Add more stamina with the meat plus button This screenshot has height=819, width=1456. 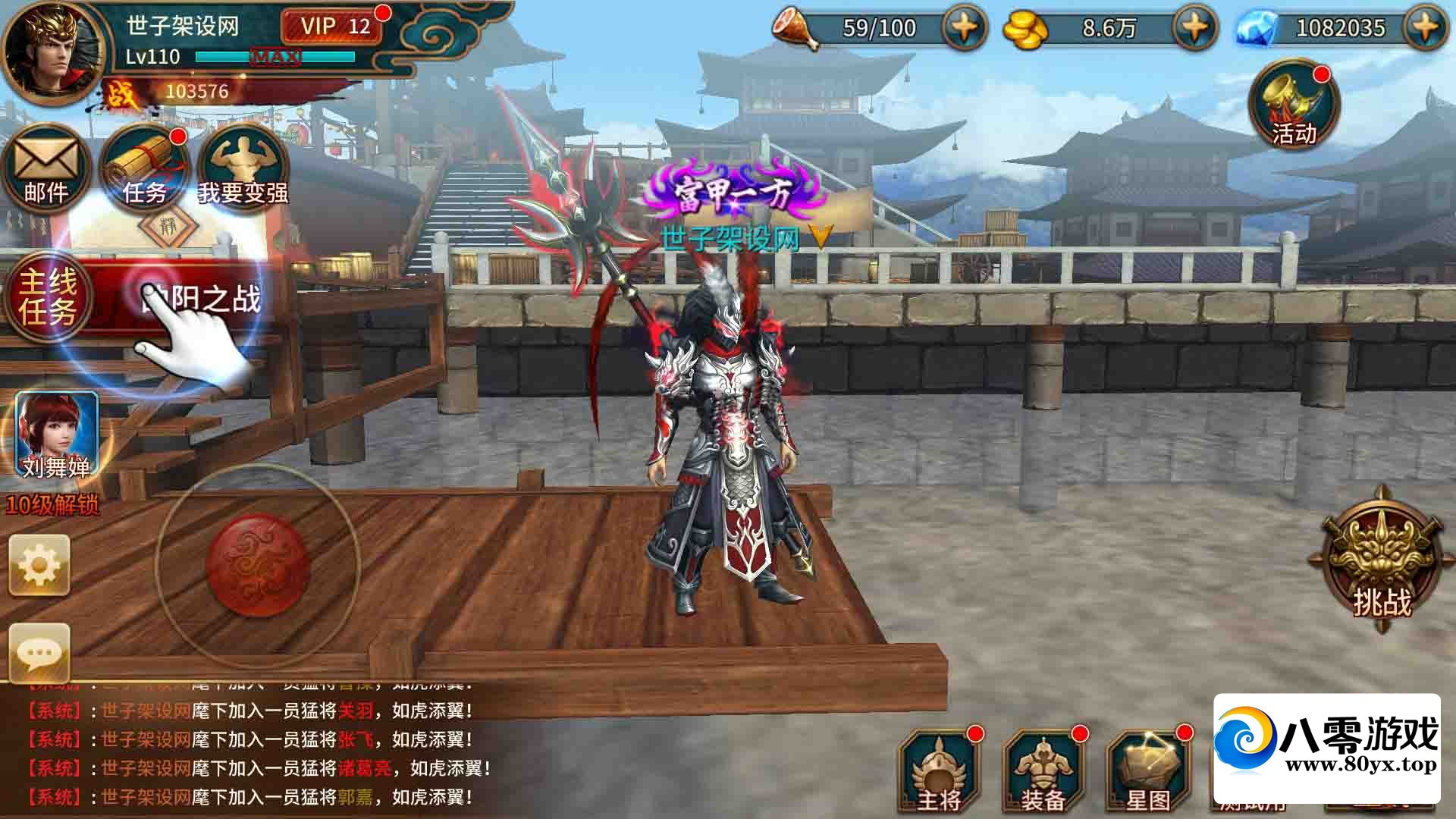point(964,29)
